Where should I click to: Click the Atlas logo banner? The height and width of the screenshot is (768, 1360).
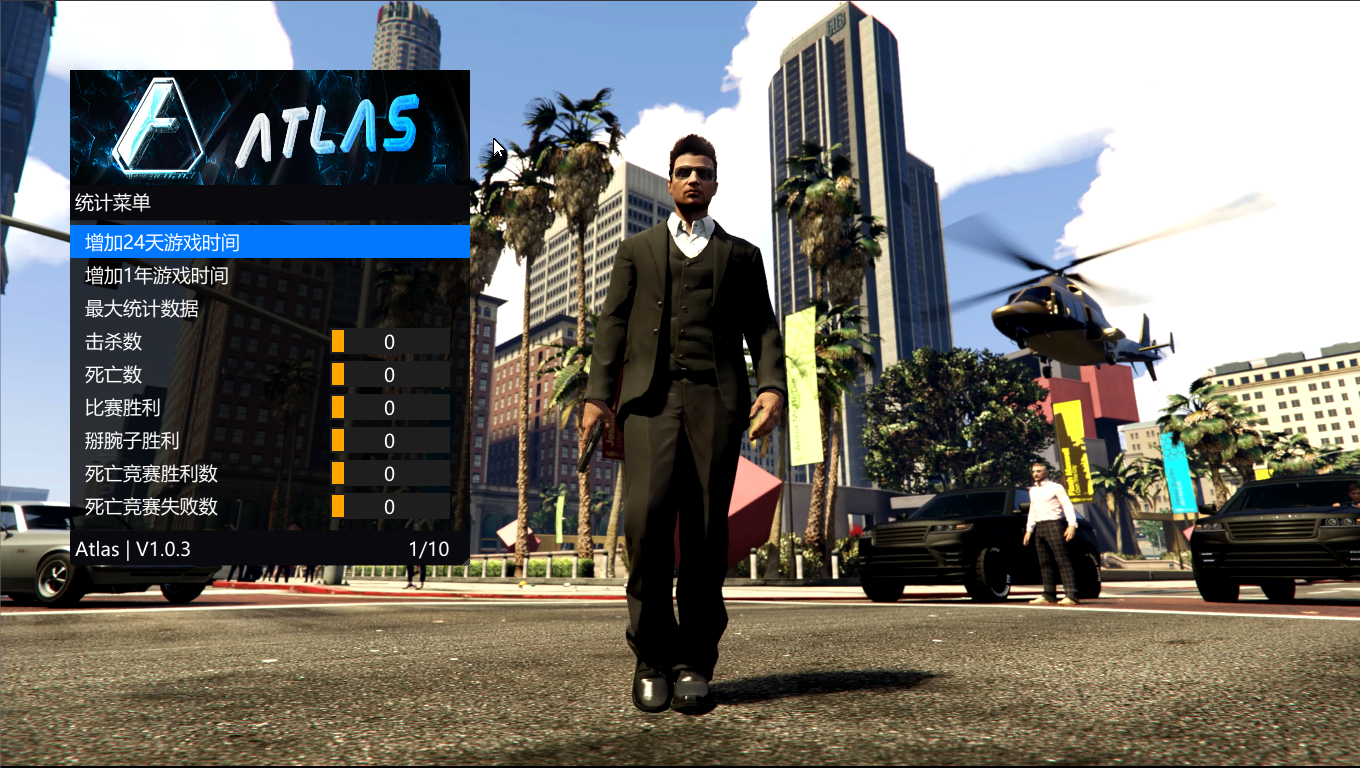click(270, 127)
